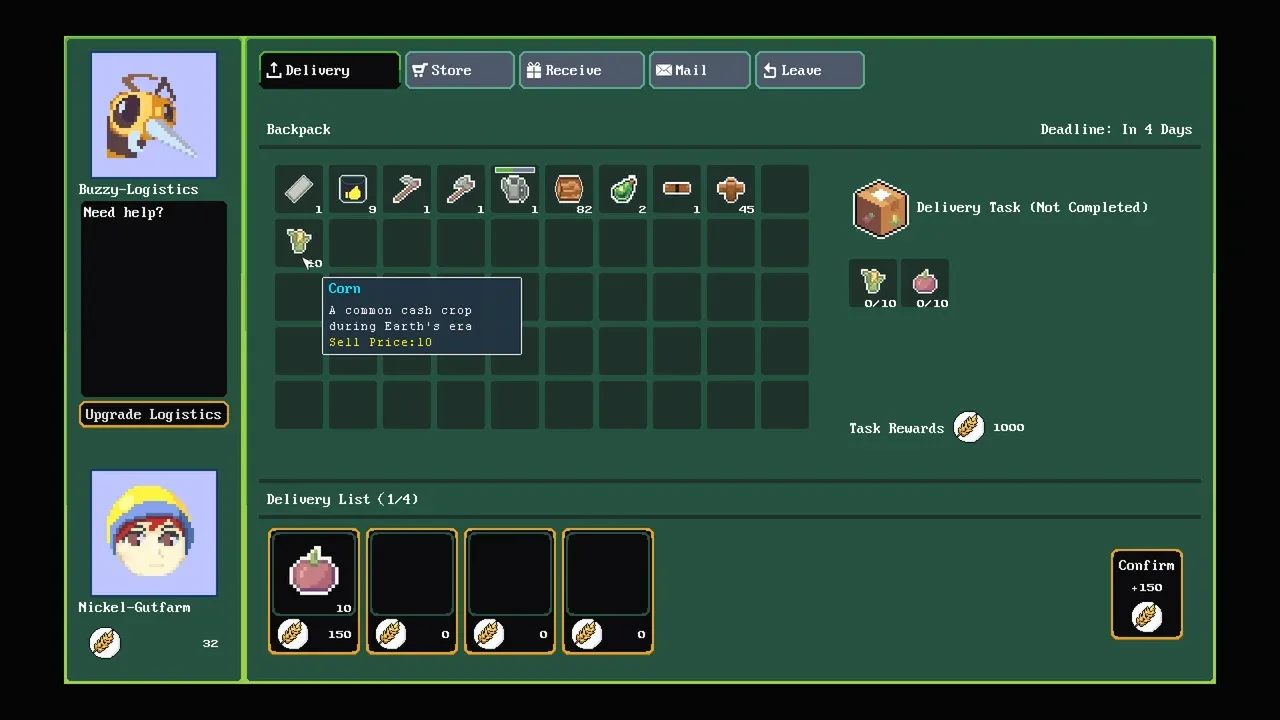Select the grey metal plate item
The image size is (1280, 720).
click(299, 189)
